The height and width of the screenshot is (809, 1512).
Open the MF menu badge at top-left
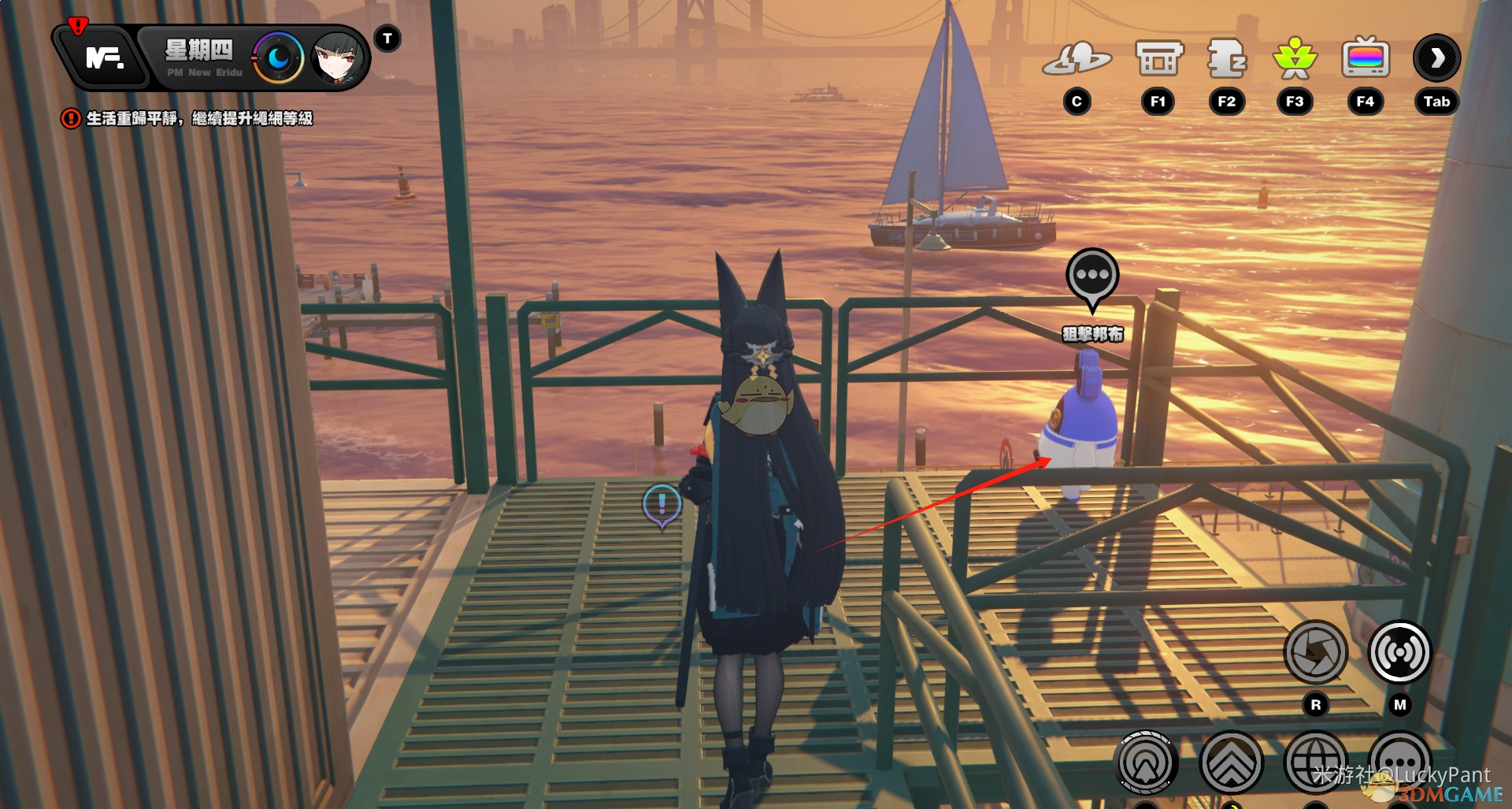[x=103, y=58]
